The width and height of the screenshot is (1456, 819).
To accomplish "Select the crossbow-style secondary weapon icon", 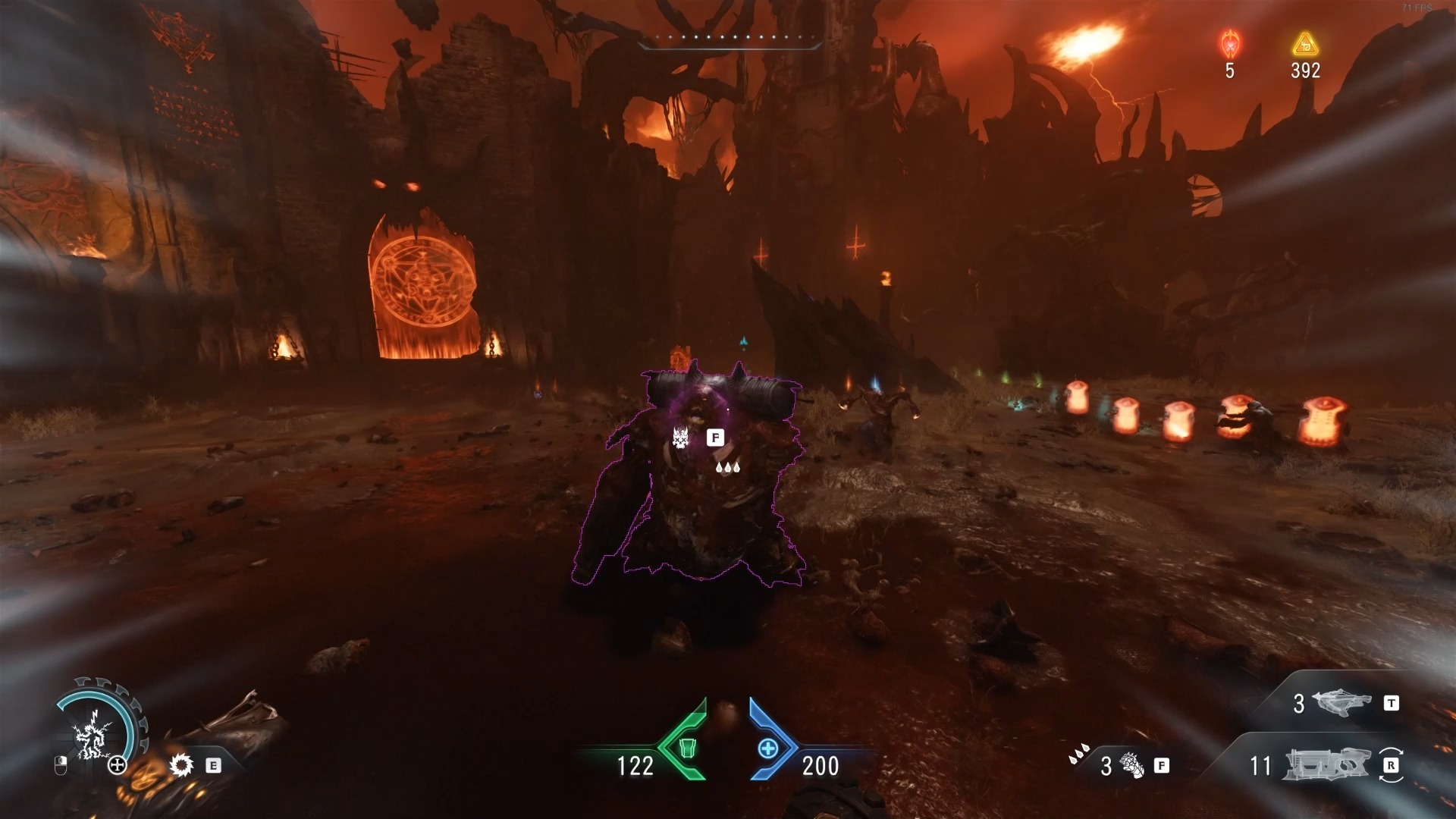I will click(1340, 703).
